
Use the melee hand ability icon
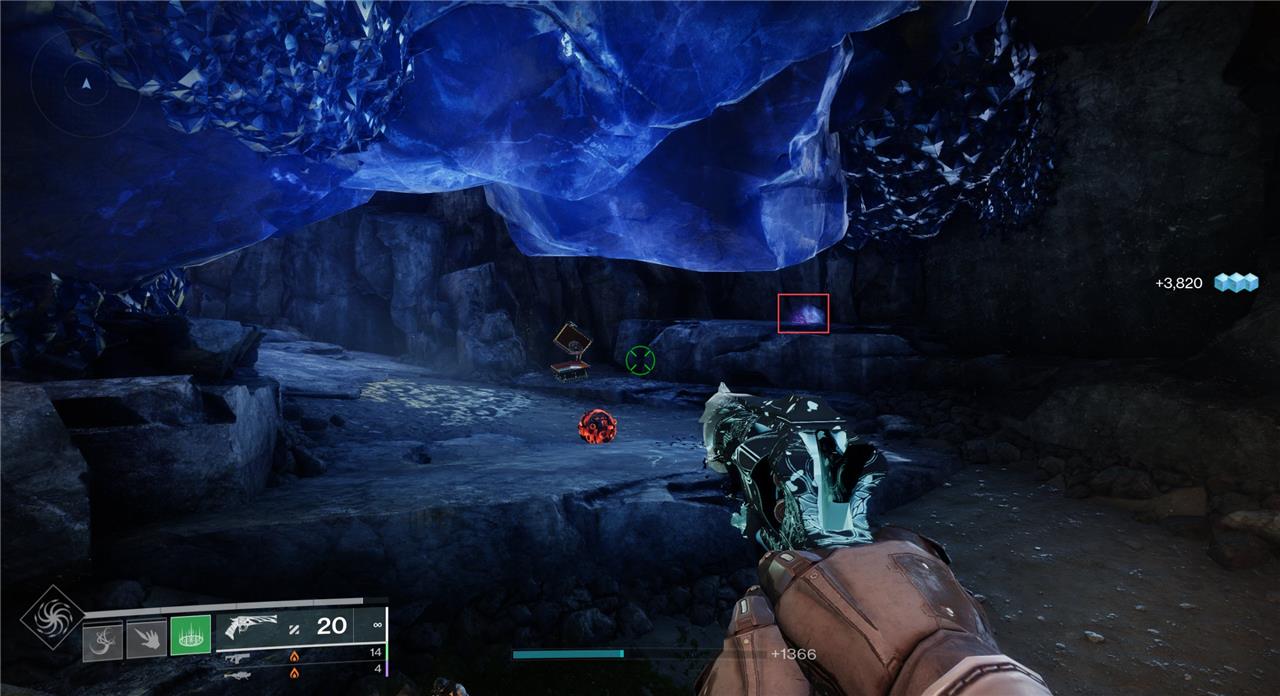point(146,638)
